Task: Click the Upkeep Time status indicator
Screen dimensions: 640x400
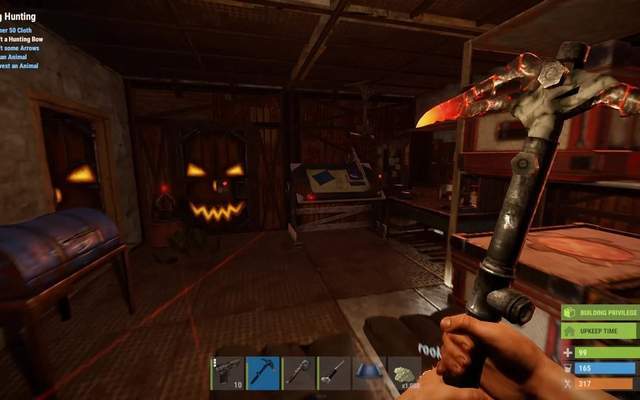Action: 600,330
